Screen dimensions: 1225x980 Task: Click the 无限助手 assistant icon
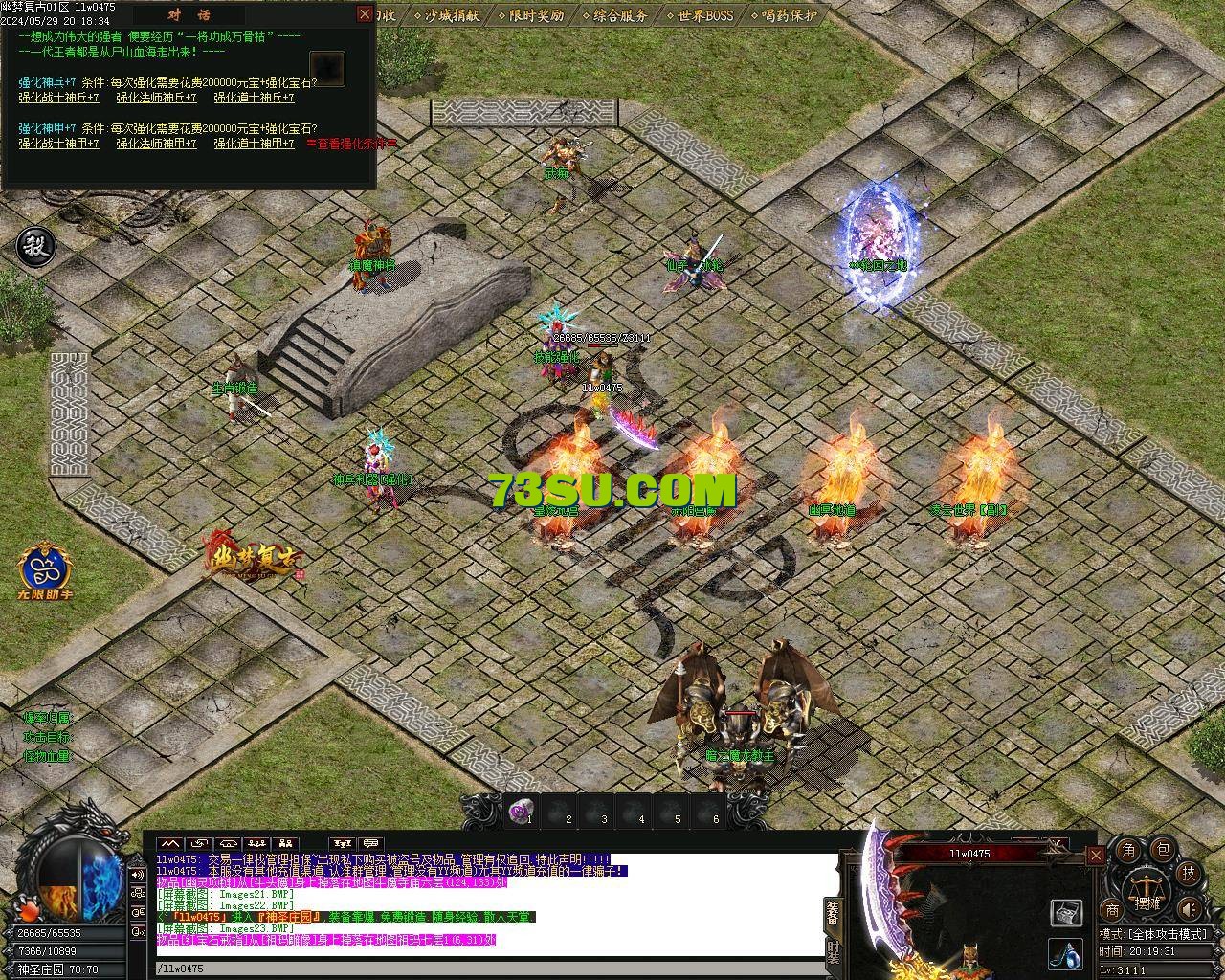[45, 571]
